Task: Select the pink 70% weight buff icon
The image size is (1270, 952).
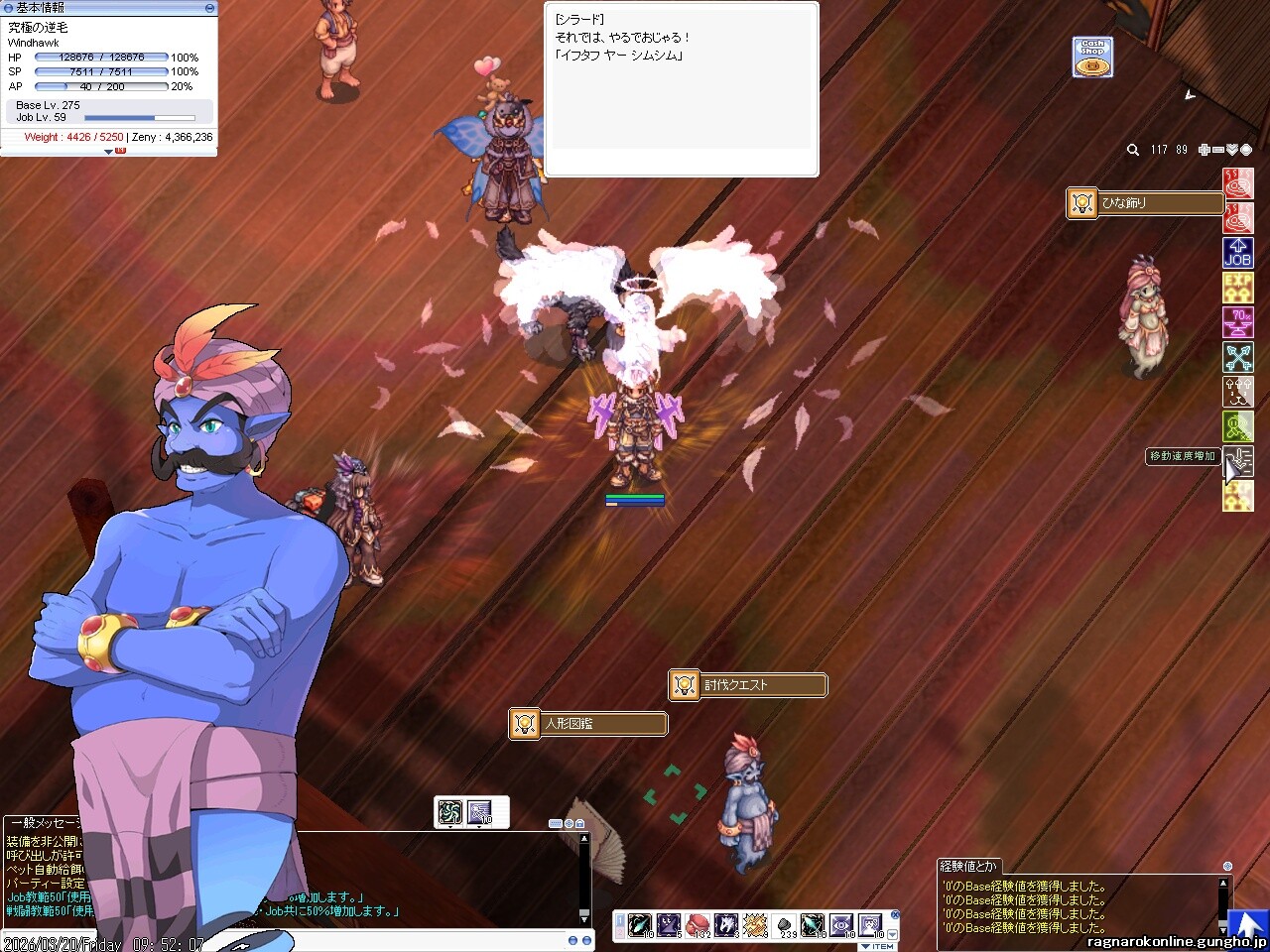Action: (x=1238, y=322)
